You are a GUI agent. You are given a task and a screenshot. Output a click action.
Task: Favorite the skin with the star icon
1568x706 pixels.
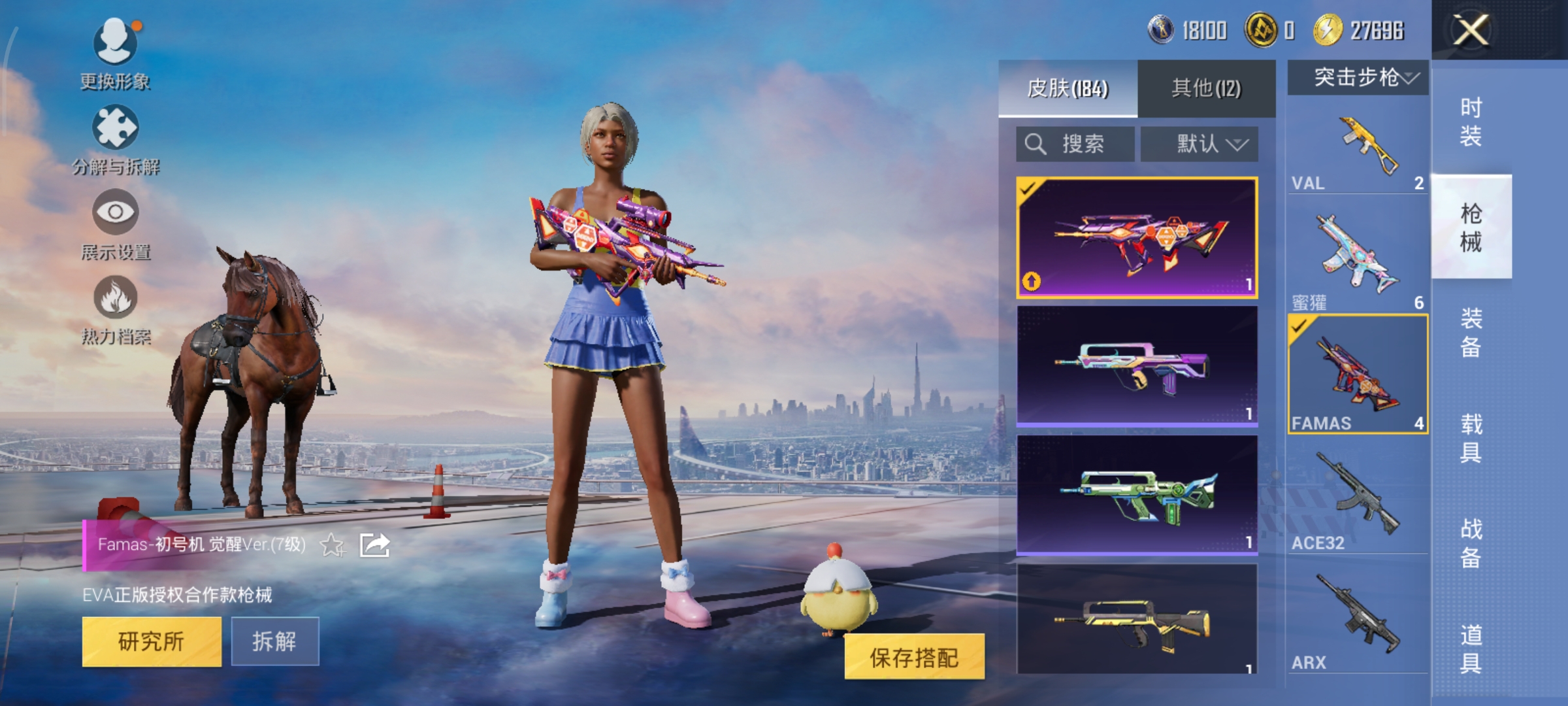tap(332, 545)
